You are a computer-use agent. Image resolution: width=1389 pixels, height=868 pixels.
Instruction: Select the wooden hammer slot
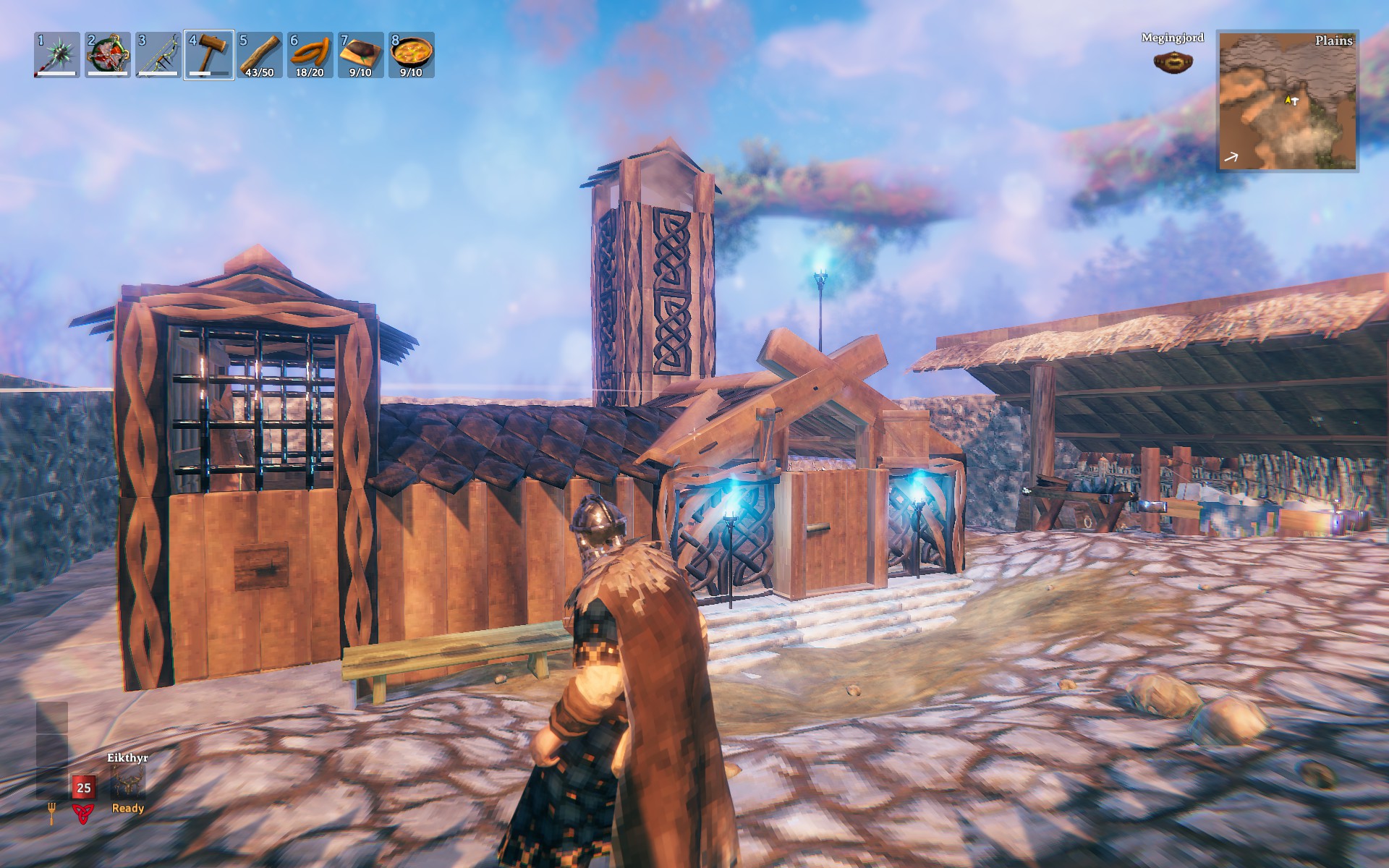(209, 55)
